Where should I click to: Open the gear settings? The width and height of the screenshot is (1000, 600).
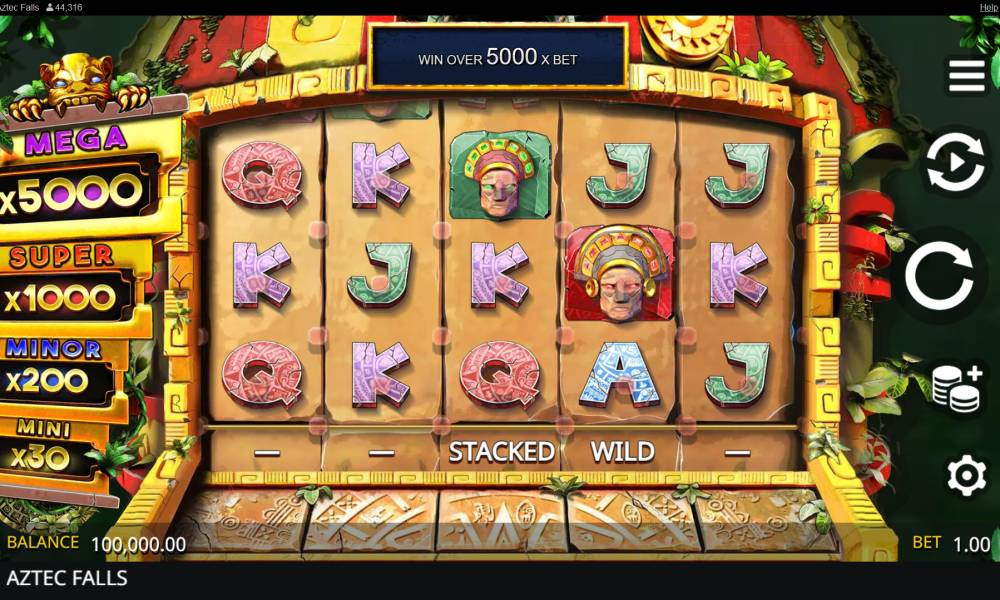tap(966, 476)
